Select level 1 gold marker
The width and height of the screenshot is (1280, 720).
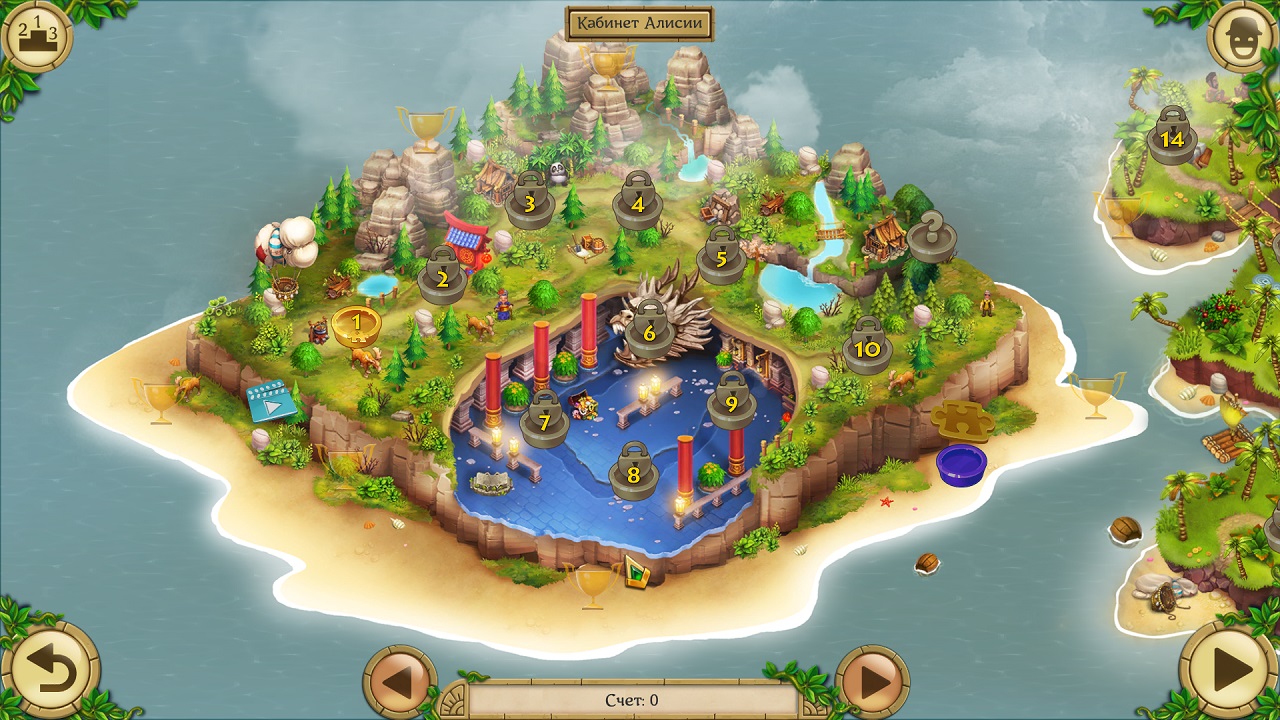coord(356,326)
